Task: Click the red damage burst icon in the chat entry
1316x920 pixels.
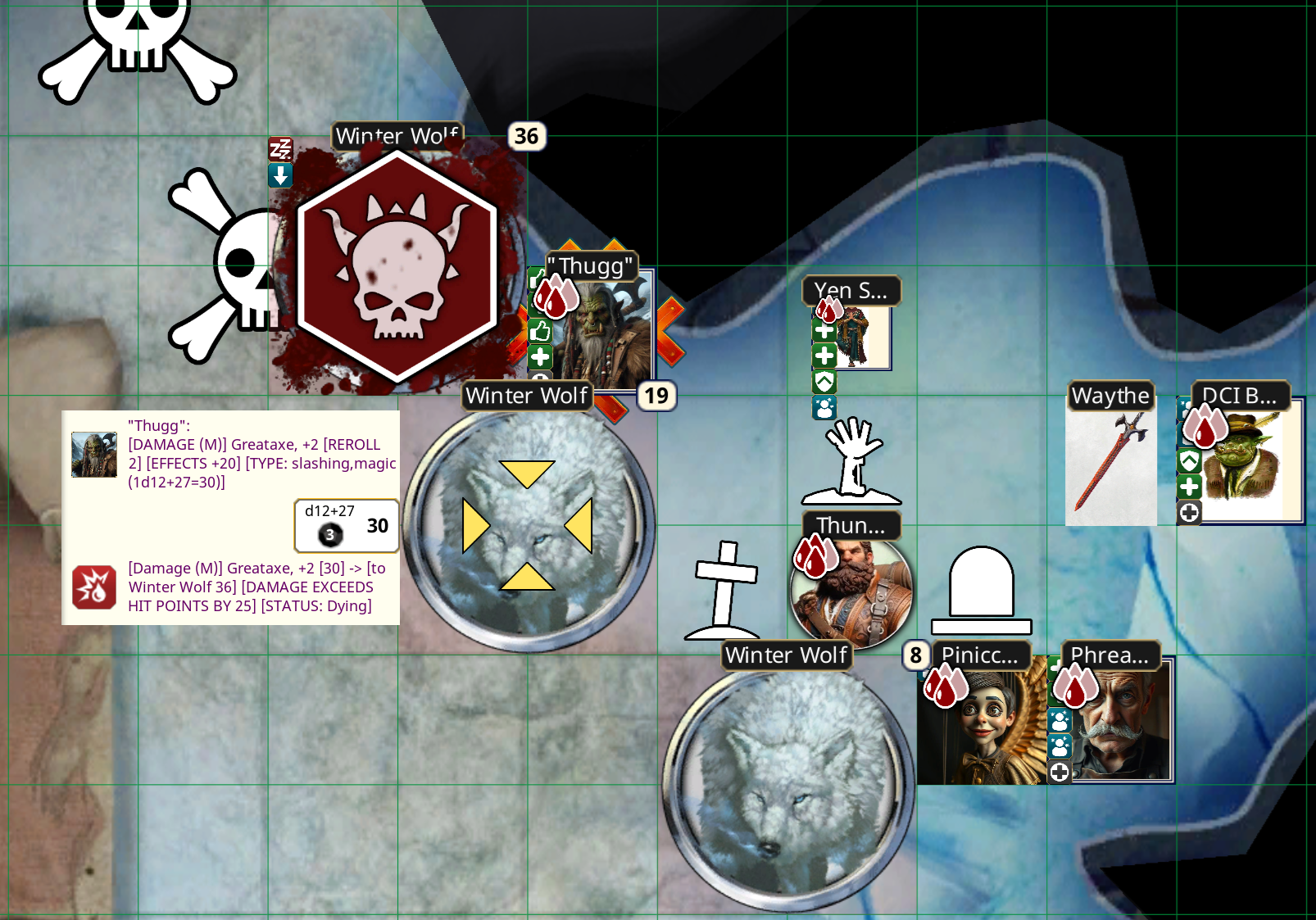Action: [x=96, y=587]
